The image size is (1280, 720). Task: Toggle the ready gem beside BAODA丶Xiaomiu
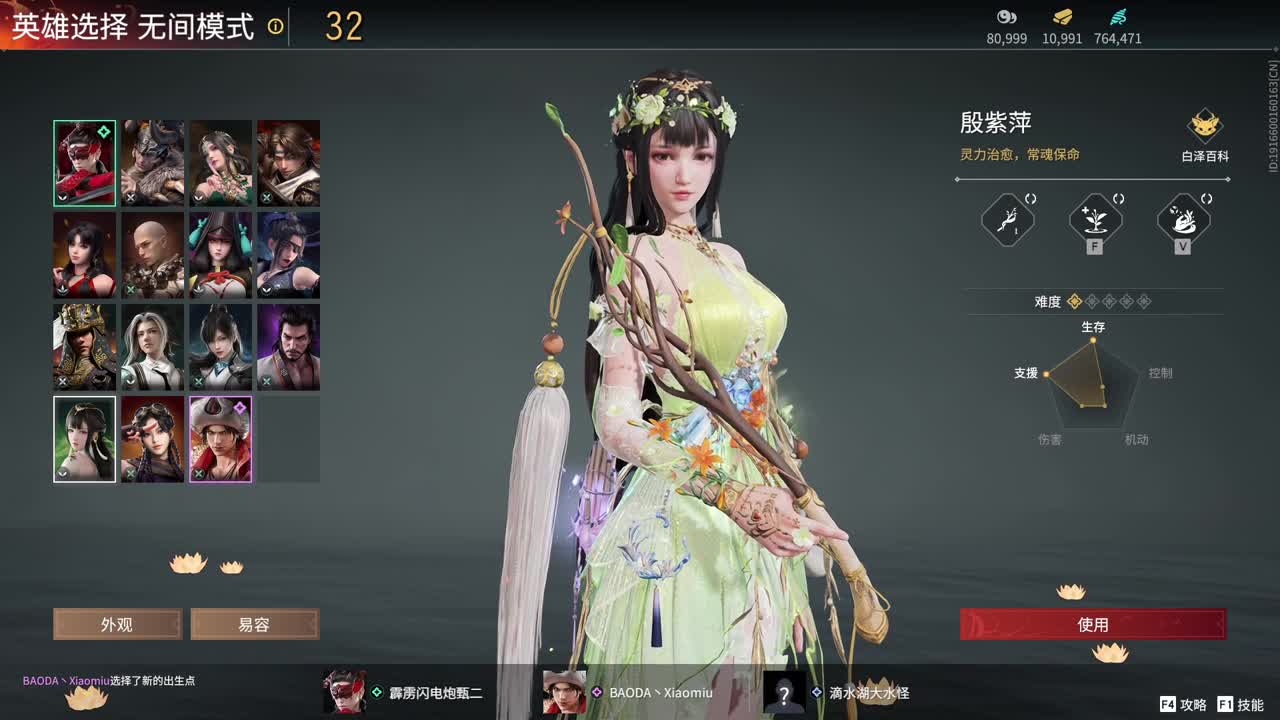click(x=597, y=692)
